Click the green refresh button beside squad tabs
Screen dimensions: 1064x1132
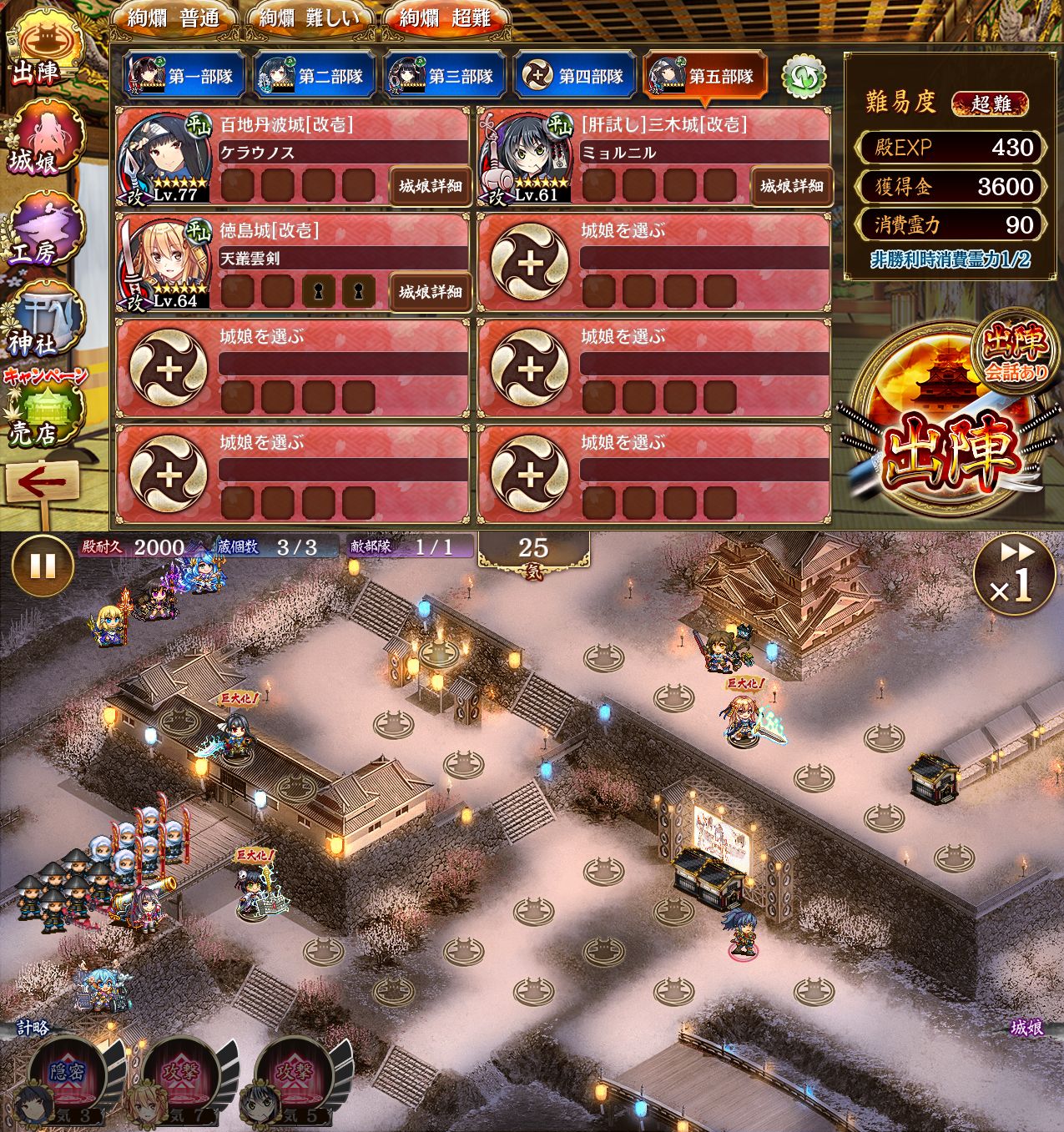[x=803, y=76]
